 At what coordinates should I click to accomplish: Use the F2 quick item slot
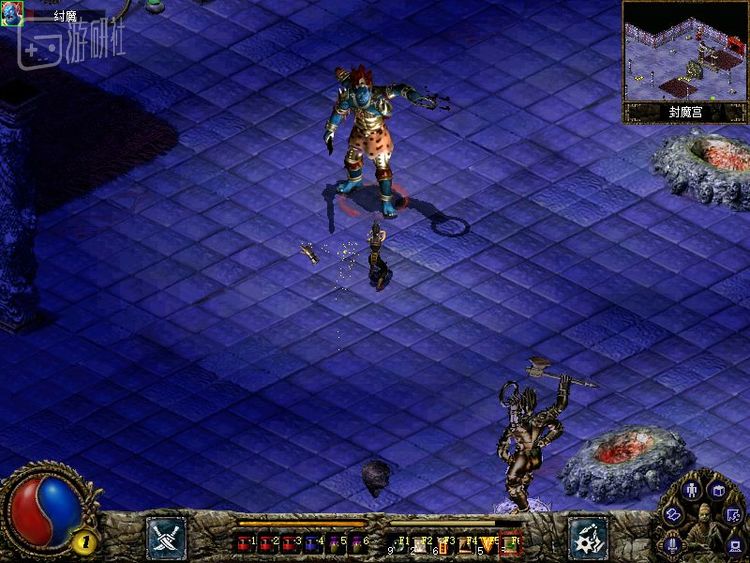coord(421,544)
